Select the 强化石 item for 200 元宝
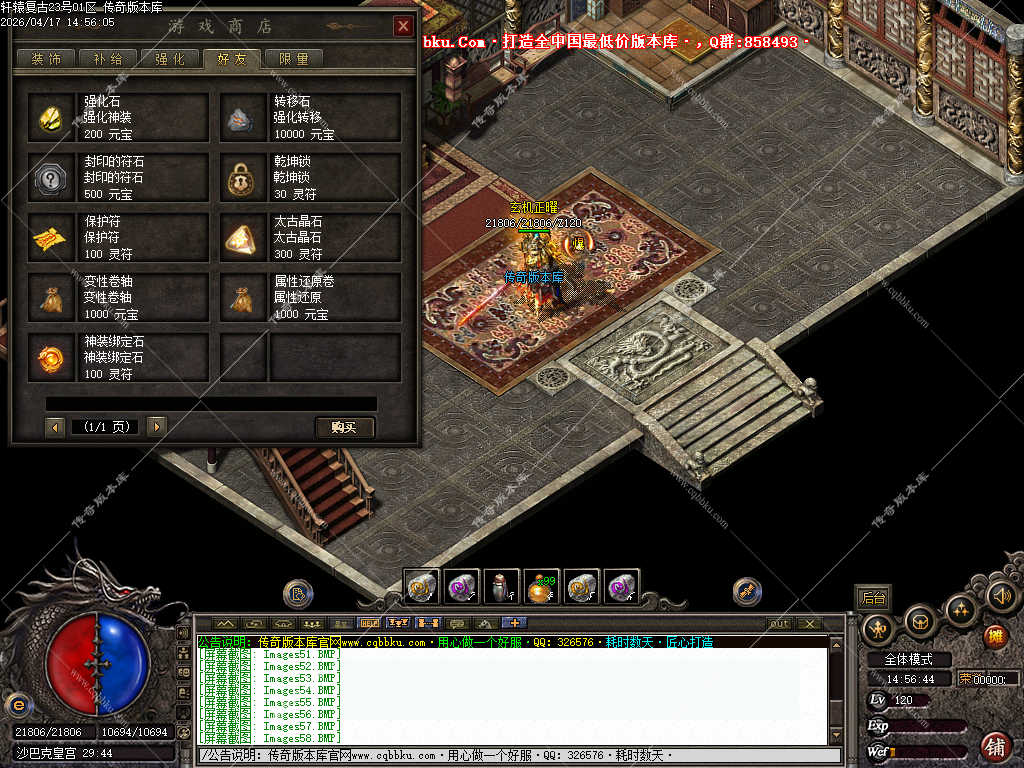 click(118, 118)
